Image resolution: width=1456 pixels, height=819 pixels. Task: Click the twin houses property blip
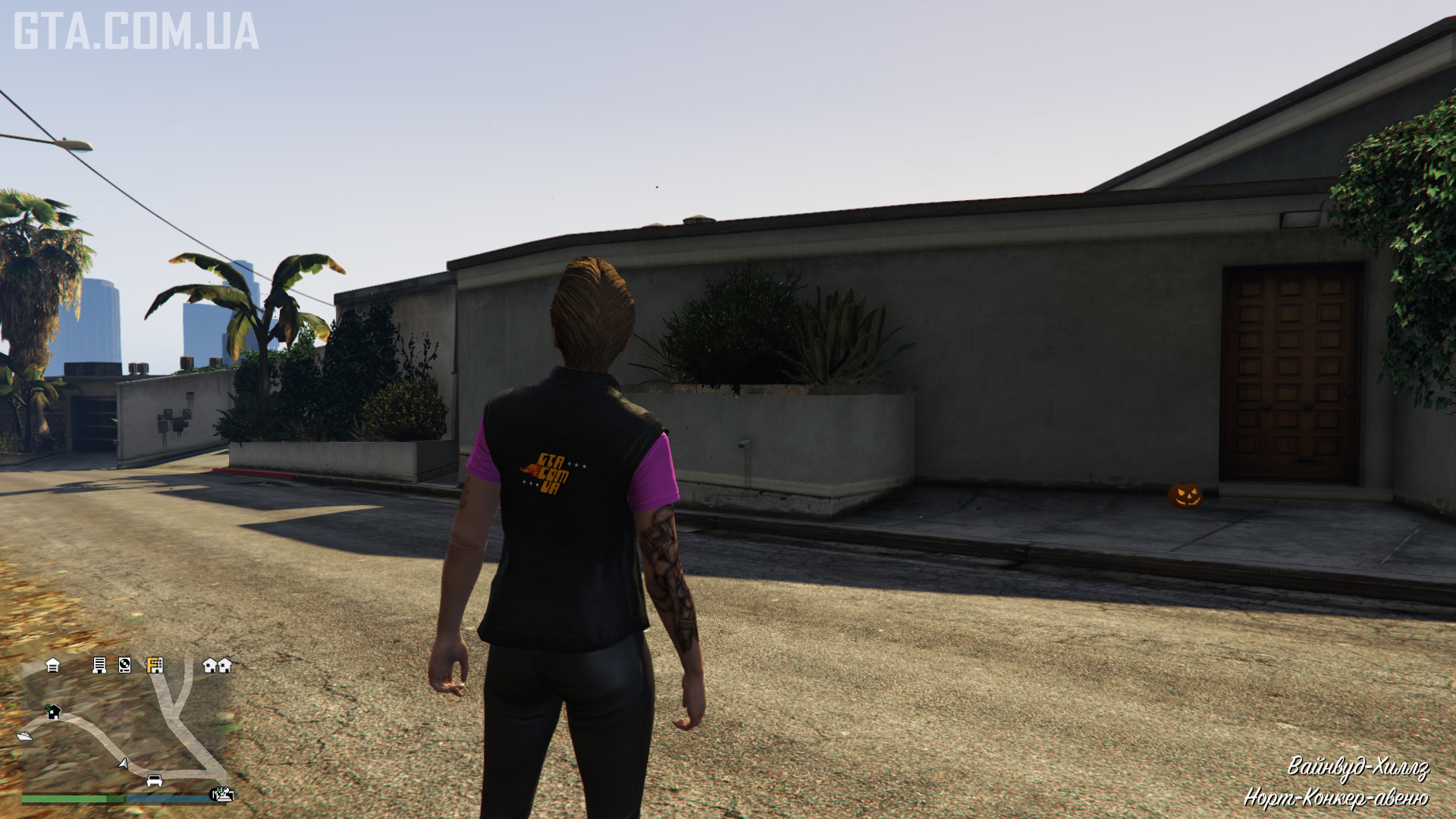217,665
